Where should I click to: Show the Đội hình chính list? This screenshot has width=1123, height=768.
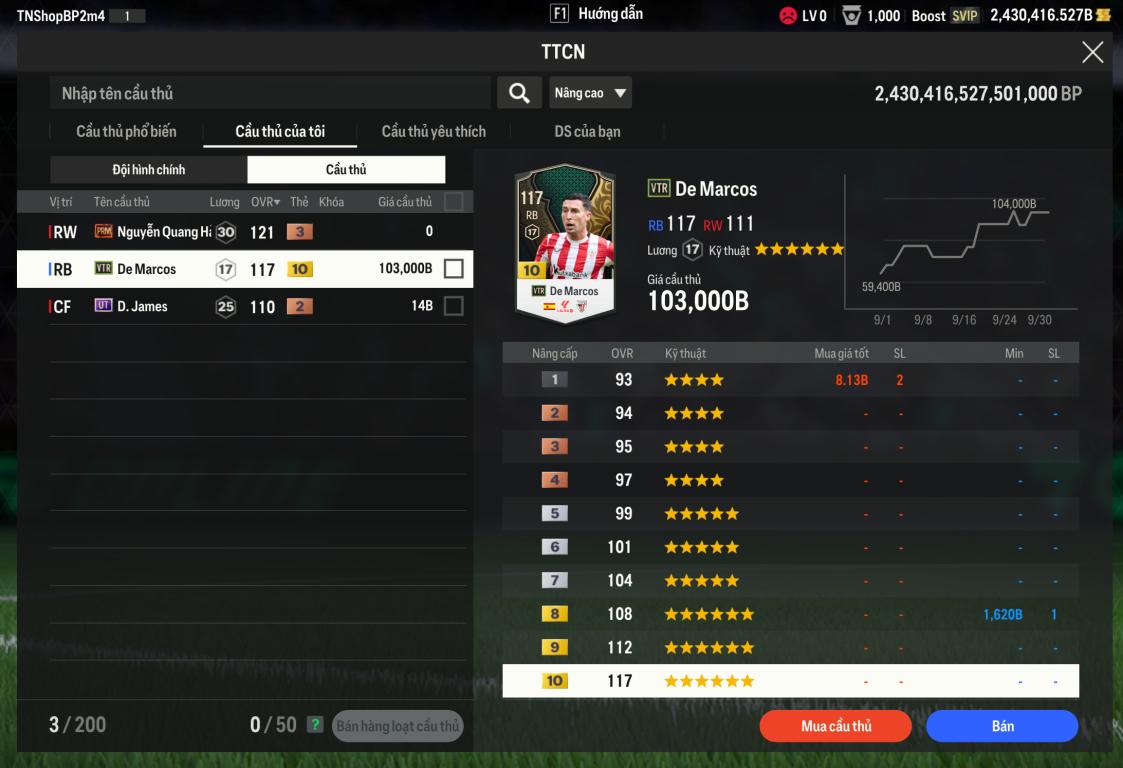pos(148,169)
